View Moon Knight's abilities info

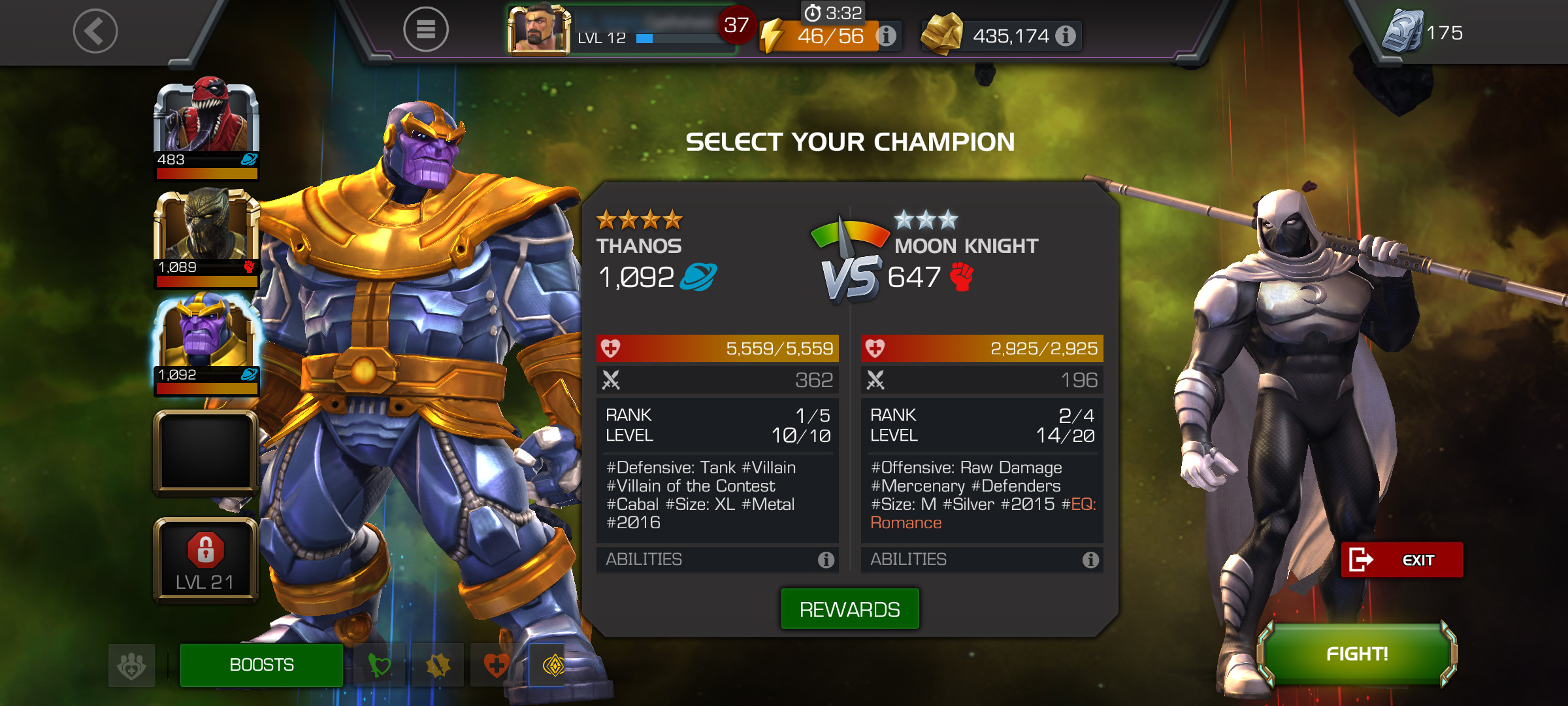tap(1090, 560)
